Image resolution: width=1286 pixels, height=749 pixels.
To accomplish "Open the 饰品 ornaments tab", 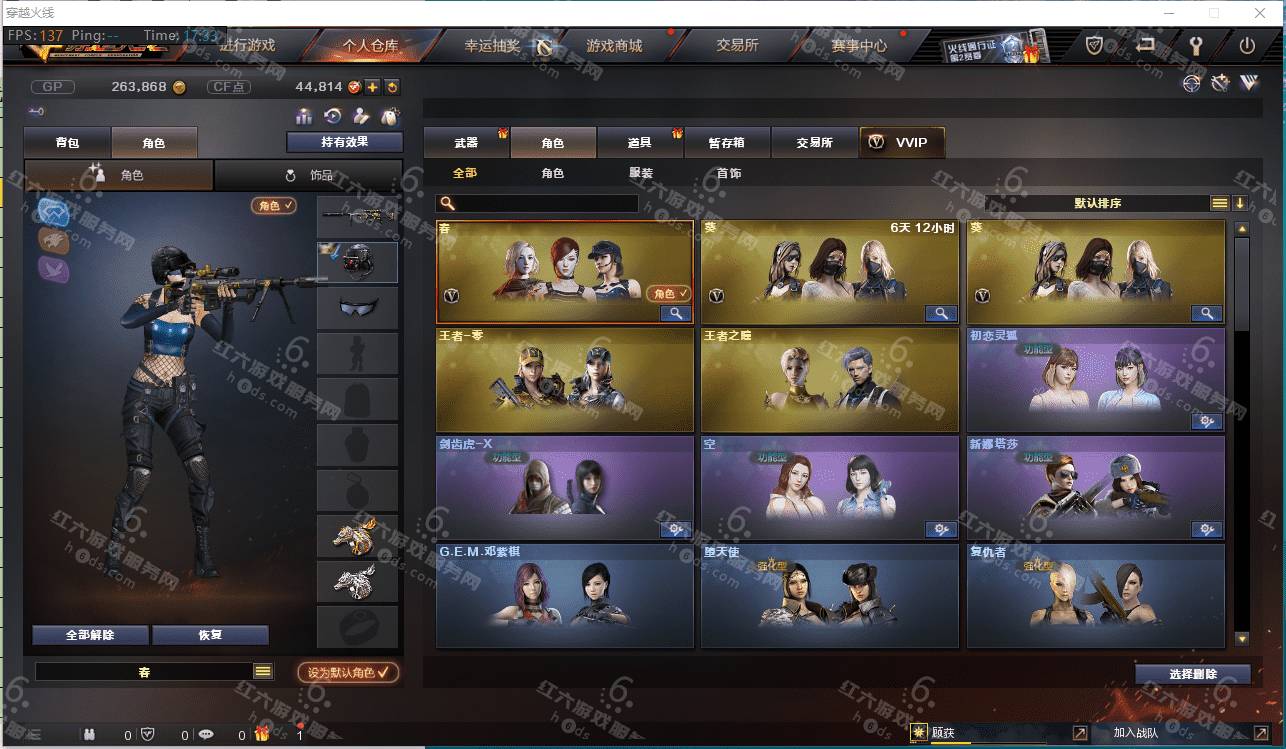I will [x=309, y=175].
